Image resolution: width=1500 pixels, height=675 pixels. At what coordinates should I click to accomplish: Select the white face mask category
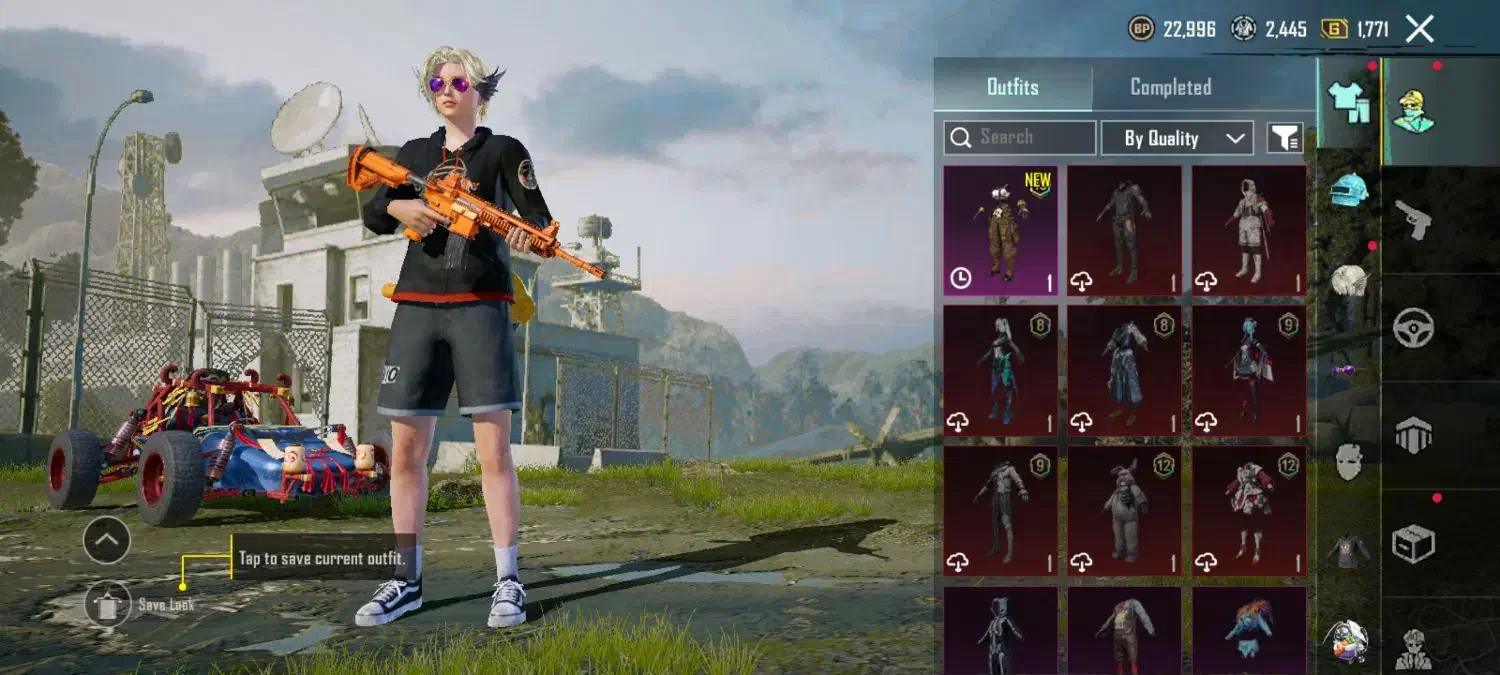1349,461
